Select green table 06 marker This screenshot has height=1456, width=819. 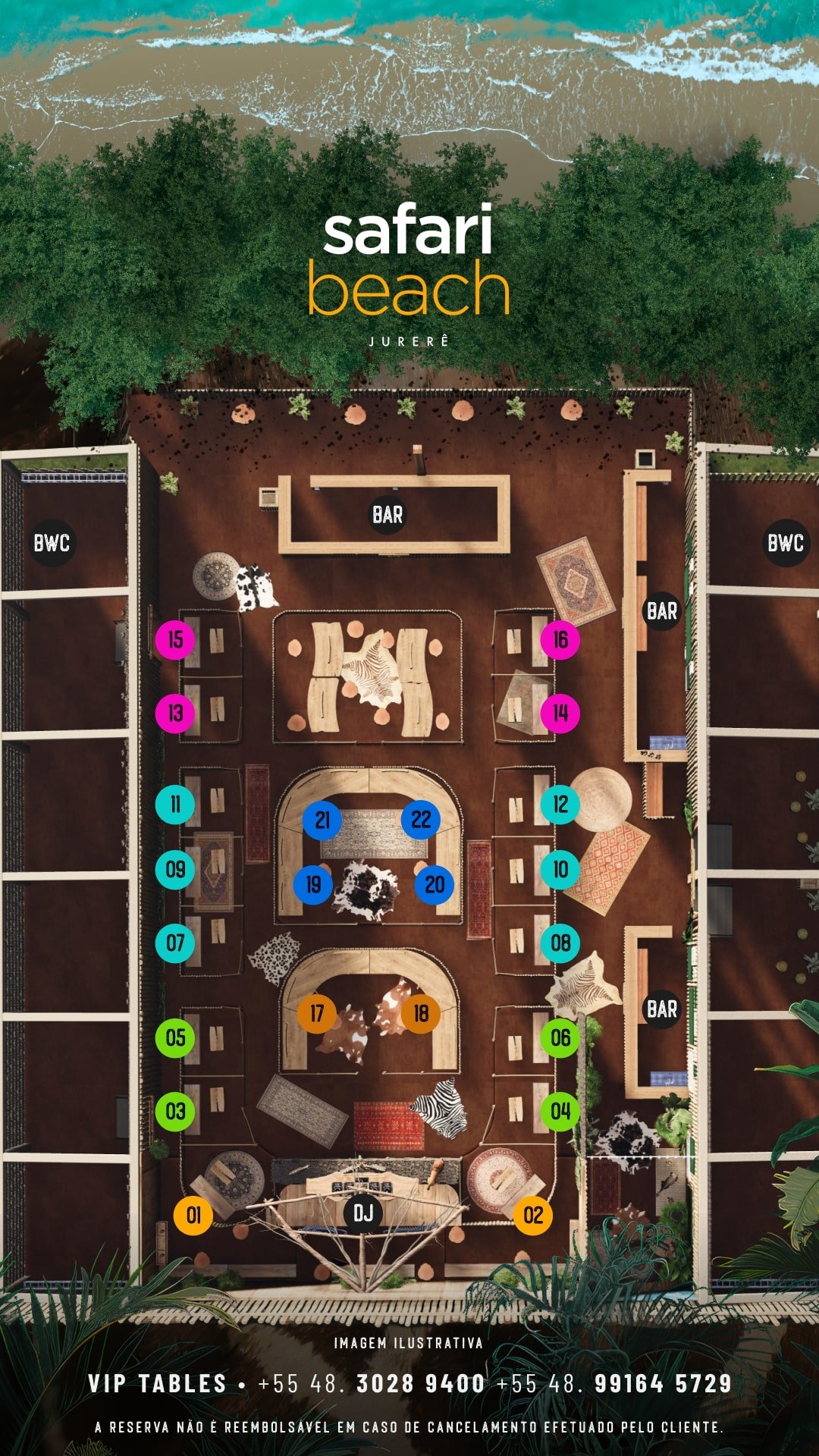(560, 1038)
